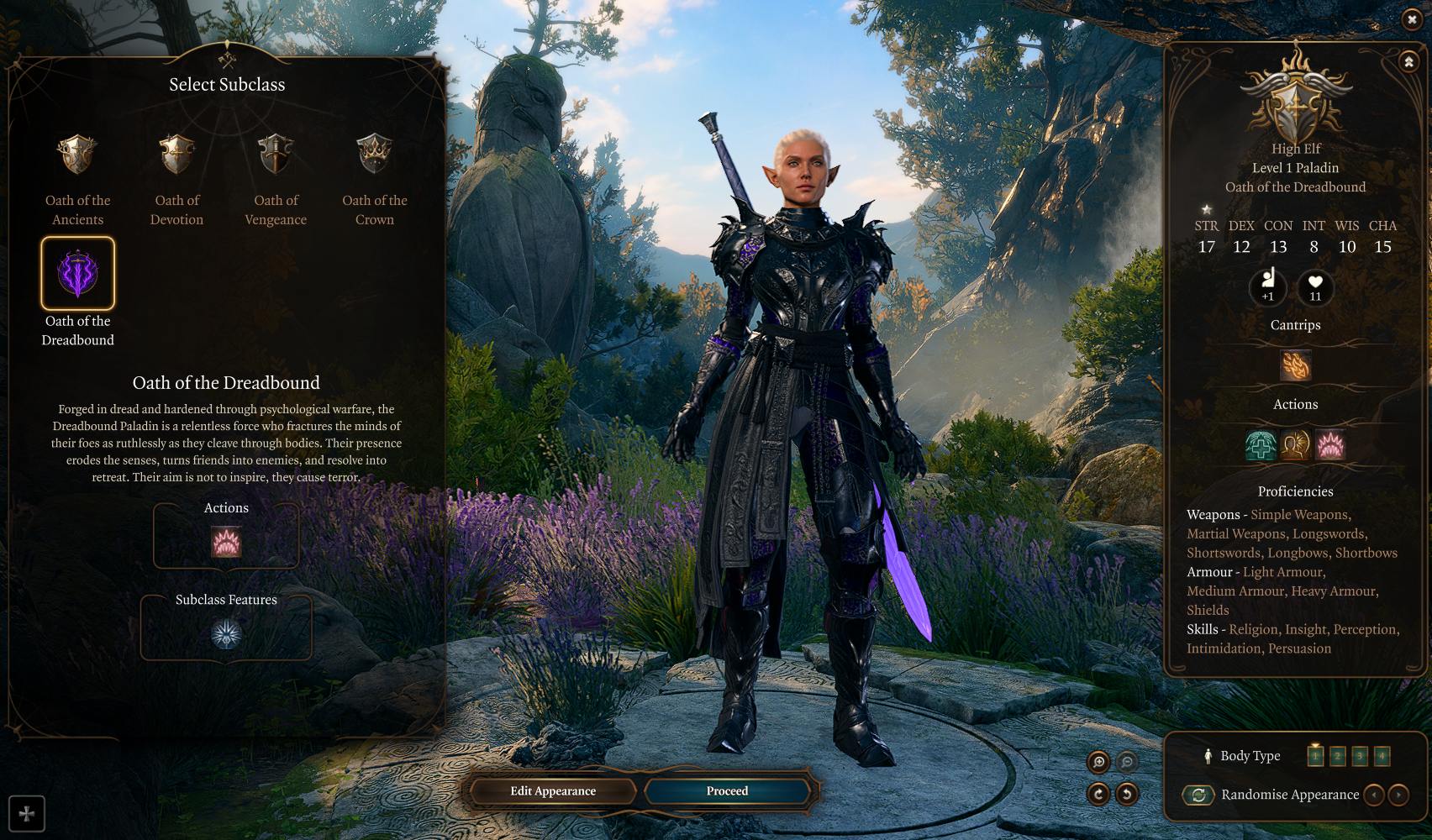
Task: View the Subclass Features starburst icon
Action: click(x=226, y=634)
